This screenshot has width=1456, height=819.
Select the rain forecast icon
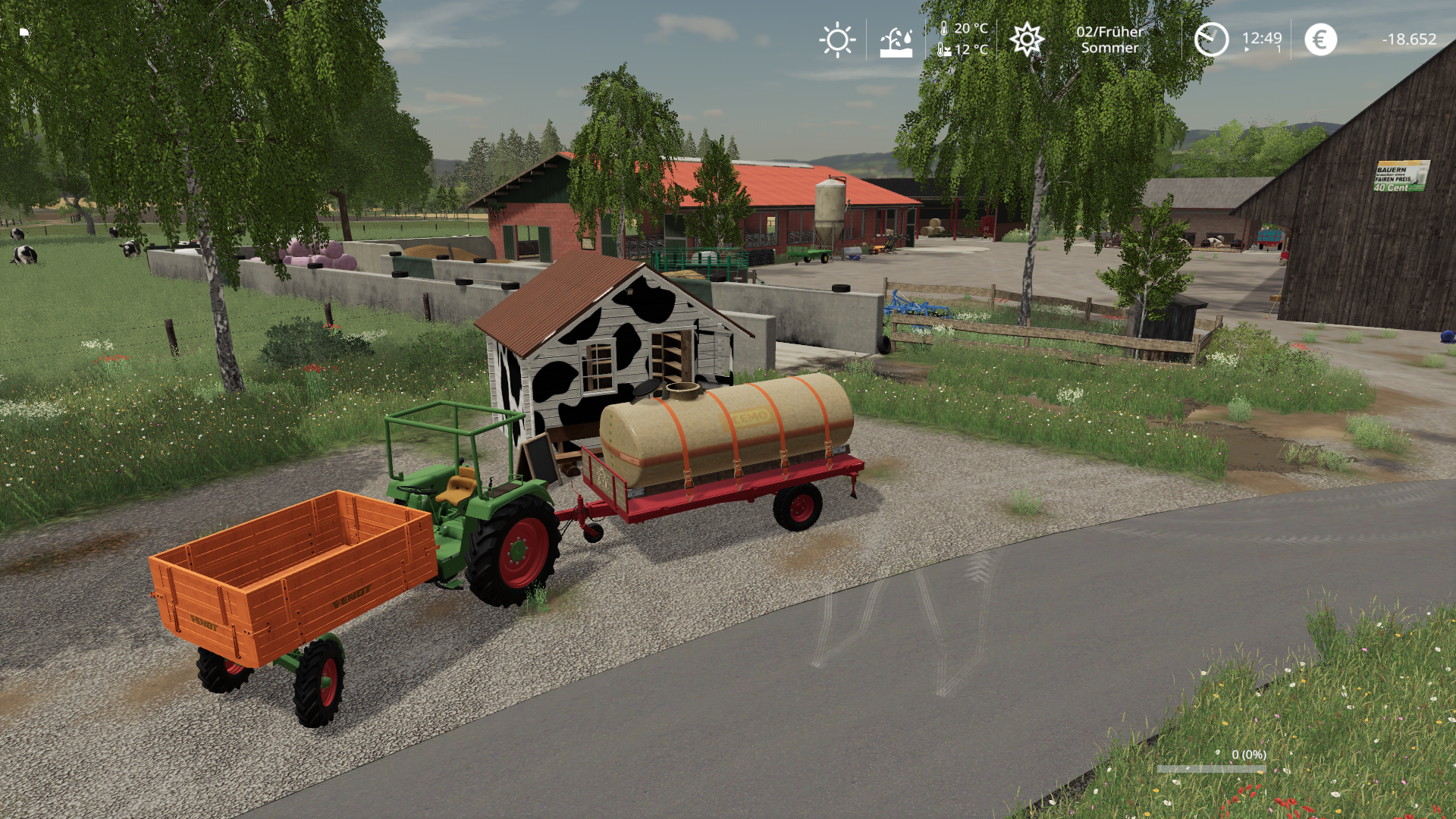896,42
